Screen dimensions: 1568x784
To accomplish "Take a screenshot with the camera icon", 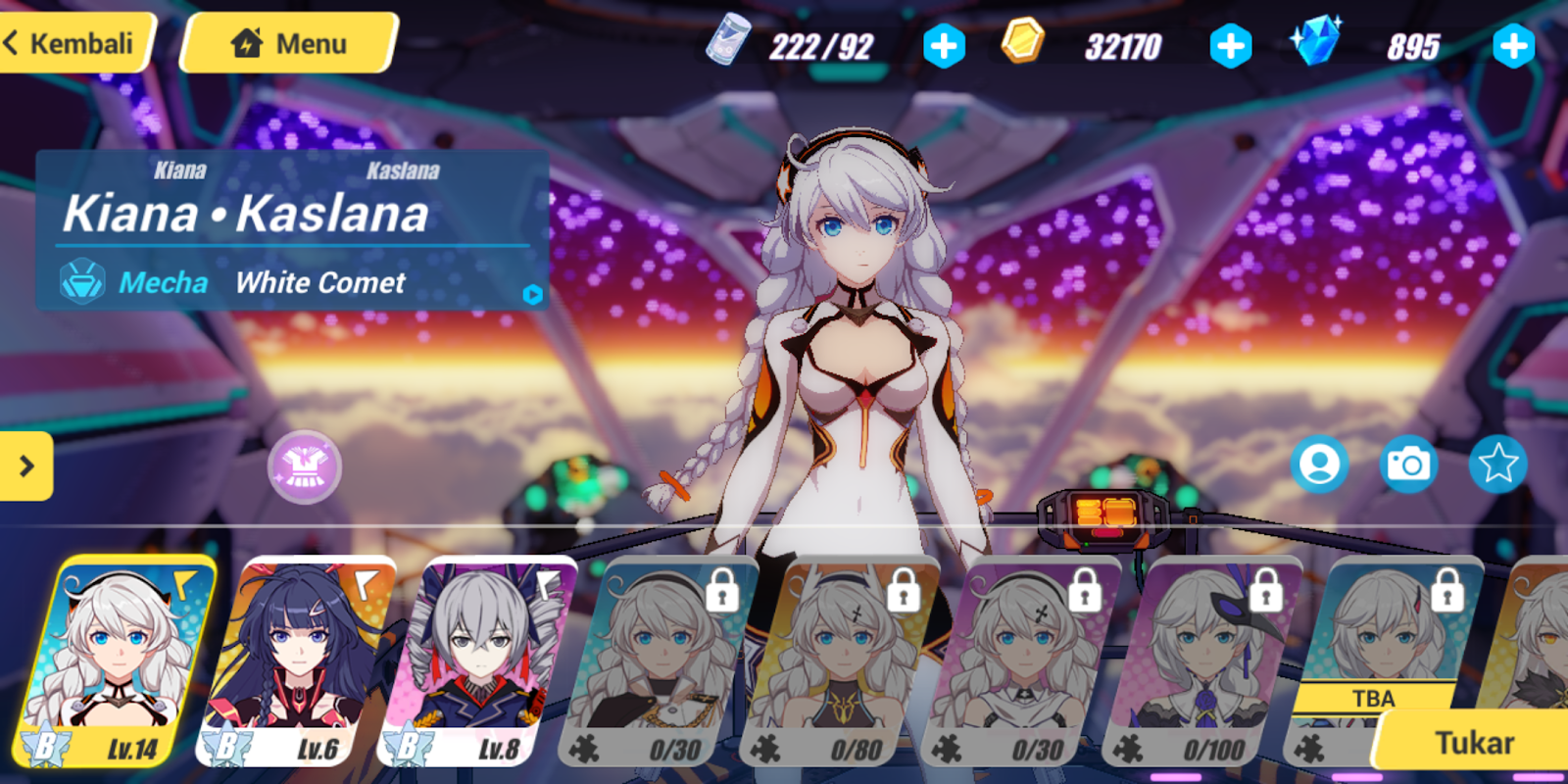I will click(1408, 465).
